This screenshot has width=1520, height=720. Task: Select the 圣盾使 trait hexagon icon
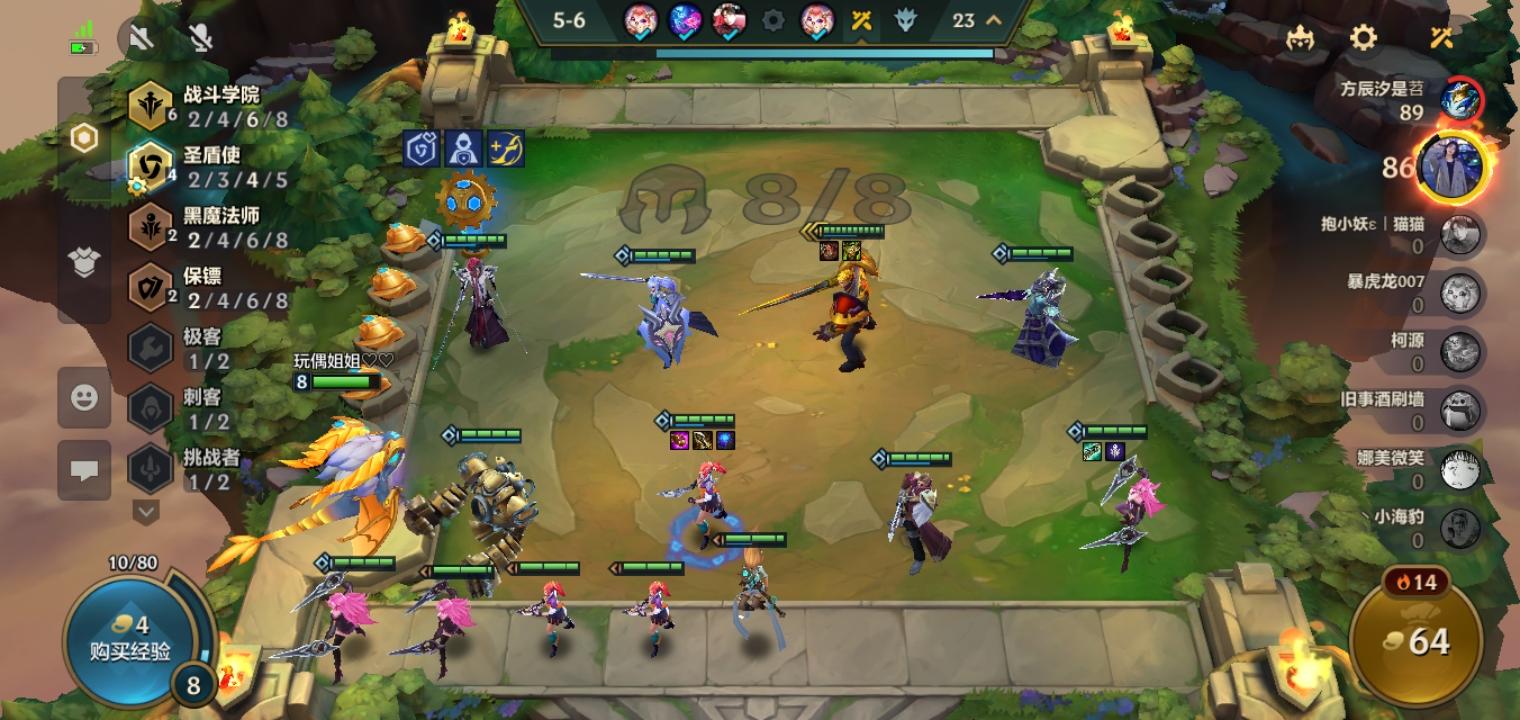[148, 163]
